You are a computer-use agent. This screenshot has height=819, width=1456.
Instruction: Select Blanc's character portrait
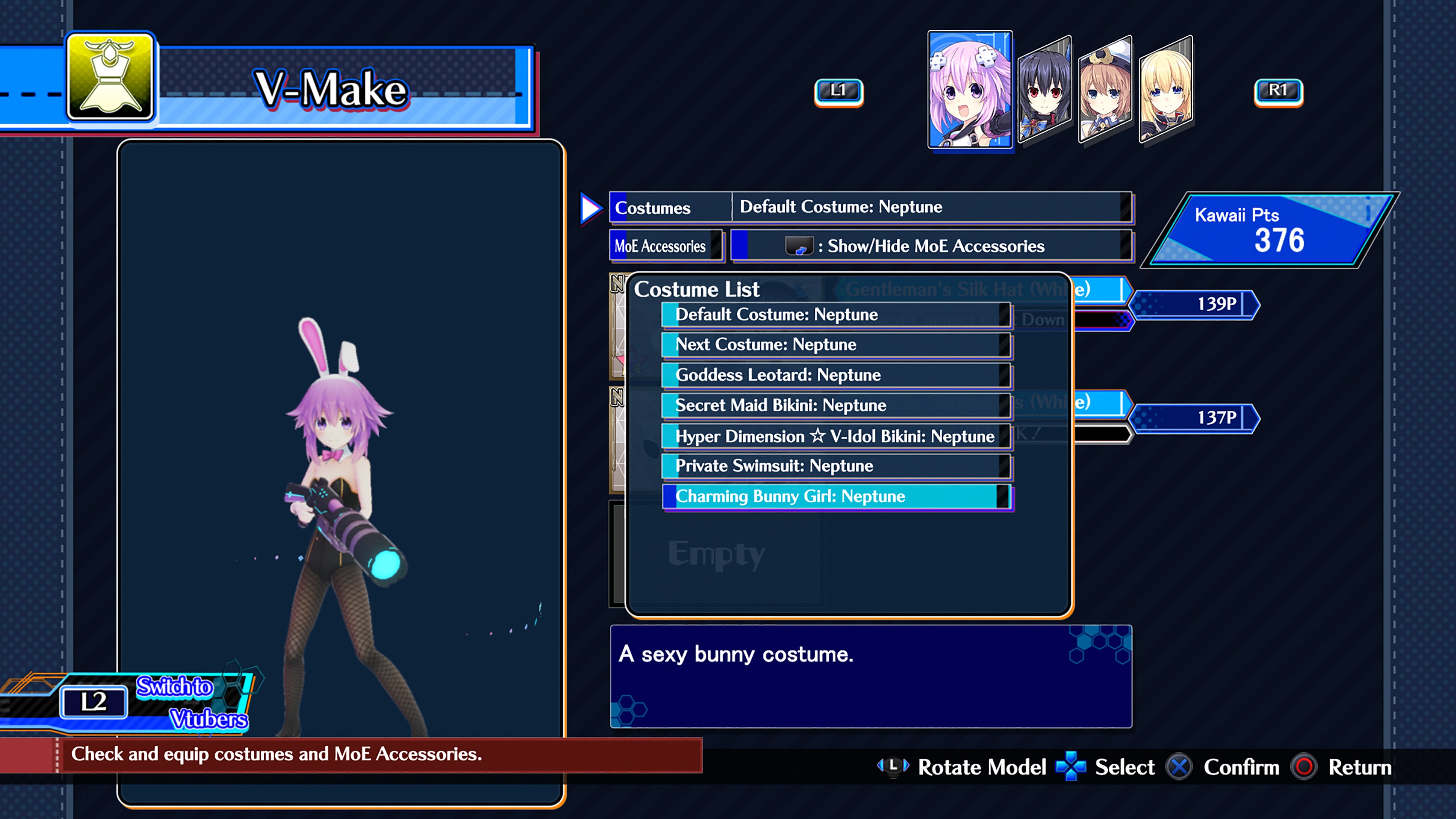(1105, 91)
